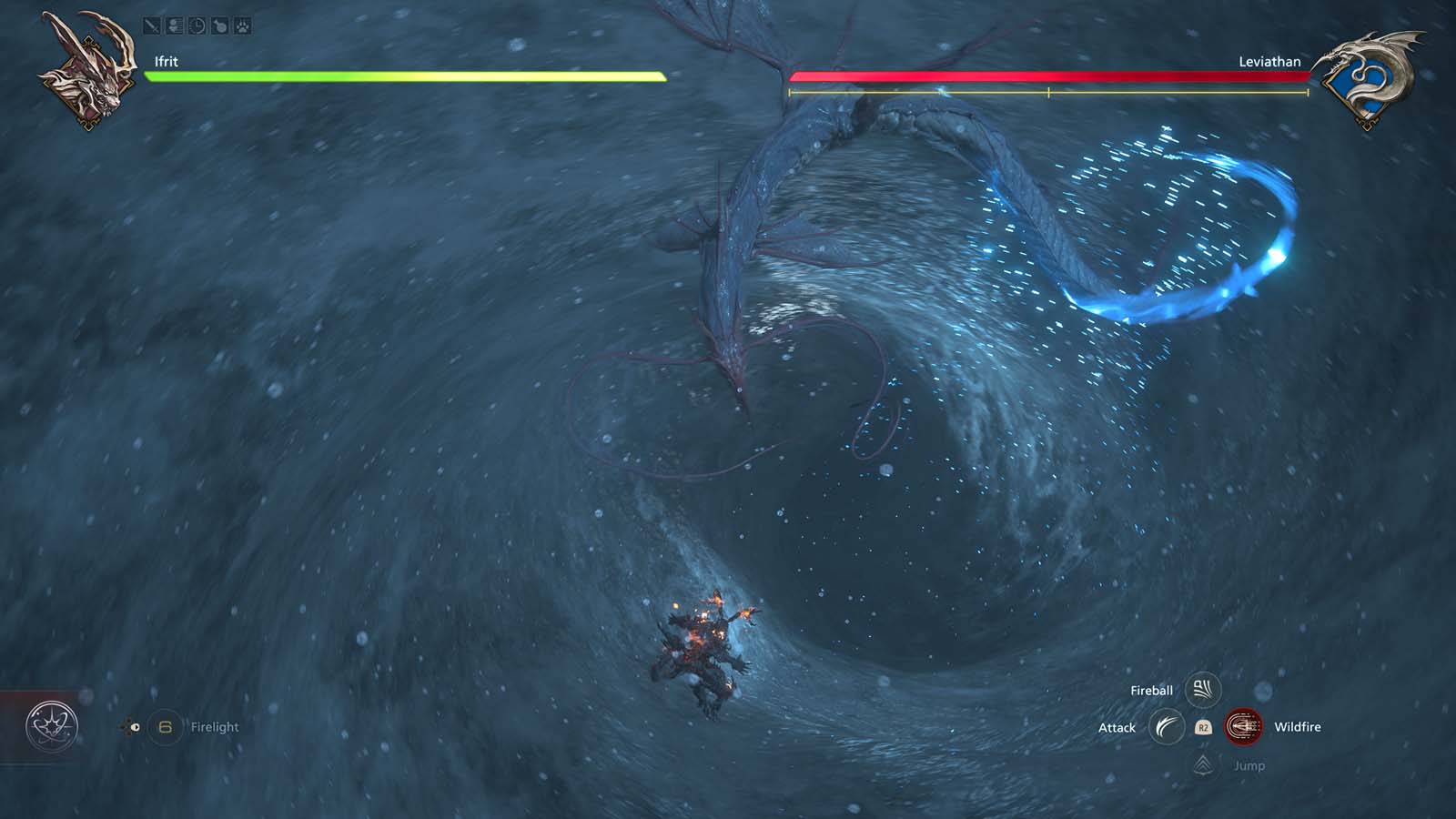1456x819 pixels.
Task: Click the Eikon emblem at bottom-left
Action: coord(53,727)
